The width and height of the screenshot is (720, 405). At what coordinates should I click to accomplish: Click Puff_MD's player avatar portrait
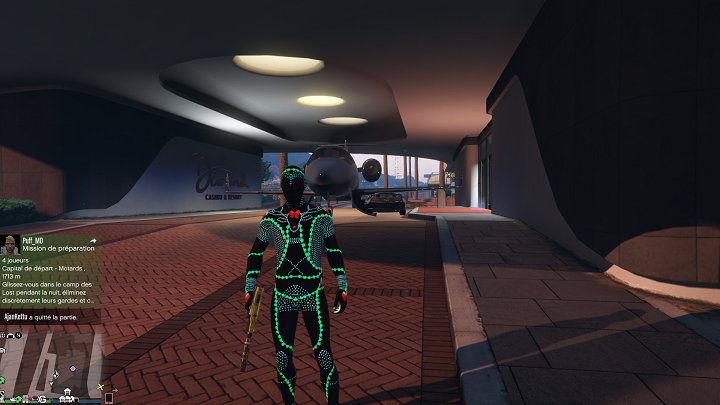(x=11, y=244)
